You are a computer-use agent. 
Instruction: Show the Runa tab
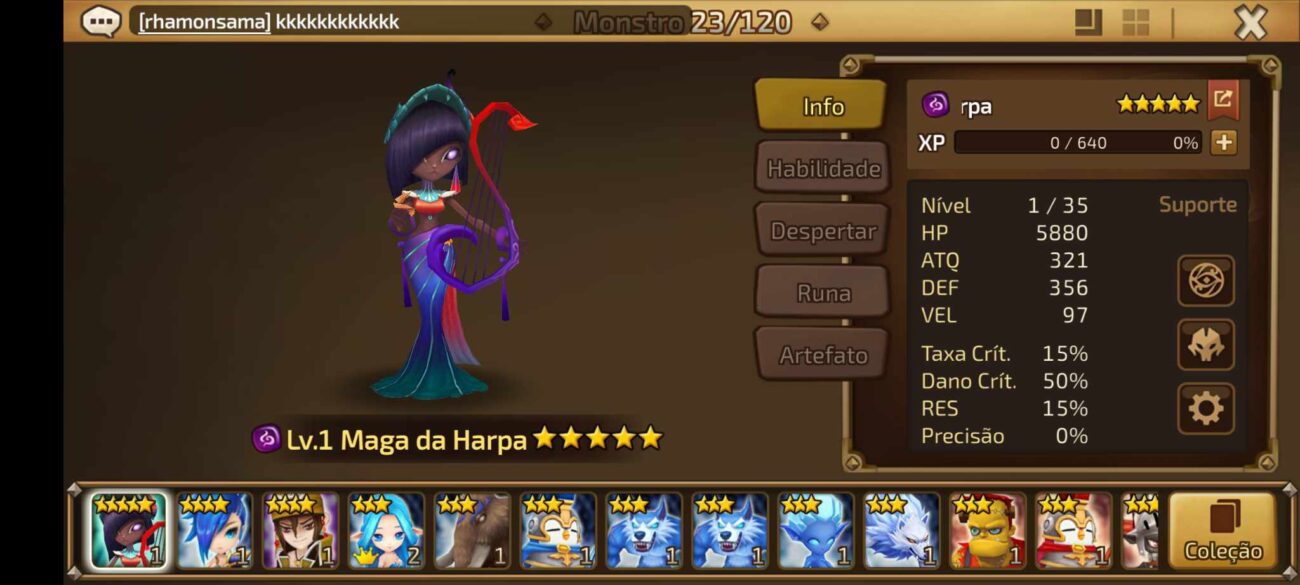click(822, 293)
